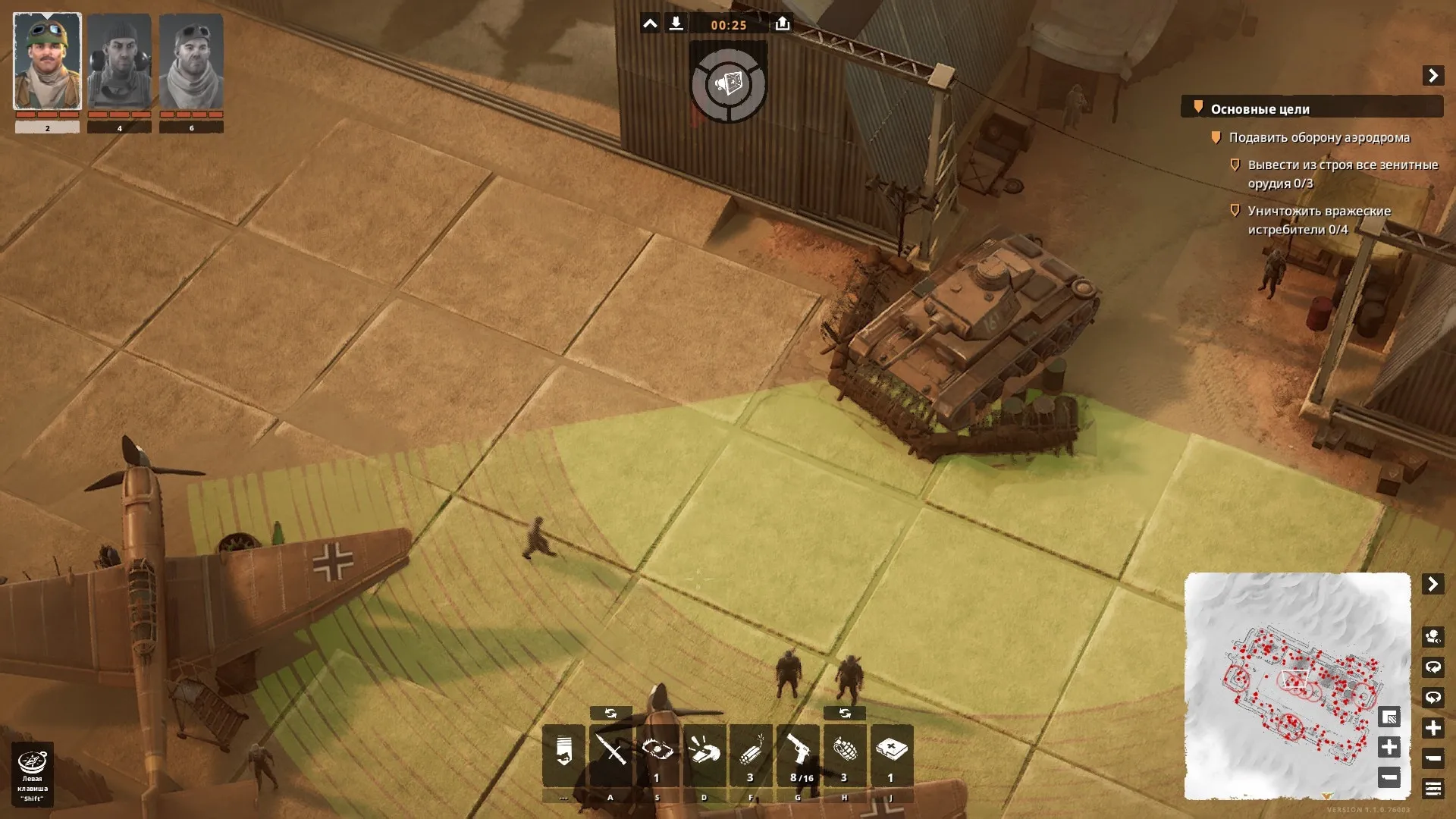Toggle the crouch stance slot

(563, 755)
